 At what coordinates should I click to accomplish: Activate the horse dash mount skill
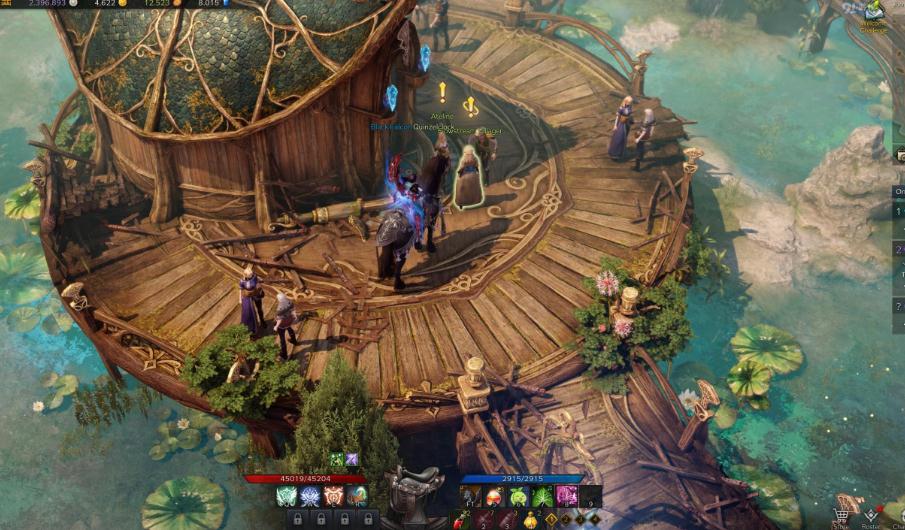(357, 496)
